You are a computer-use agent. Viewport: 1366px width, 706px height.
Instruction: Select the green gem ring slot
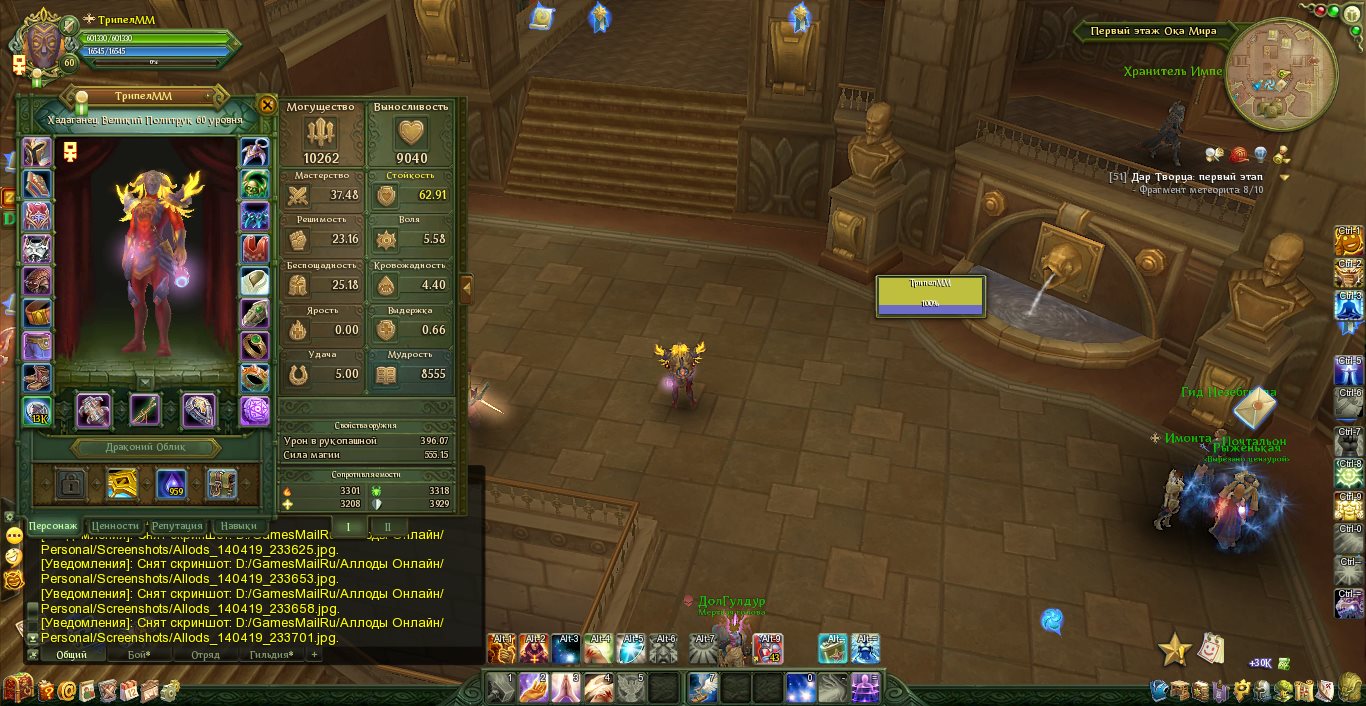255,346
